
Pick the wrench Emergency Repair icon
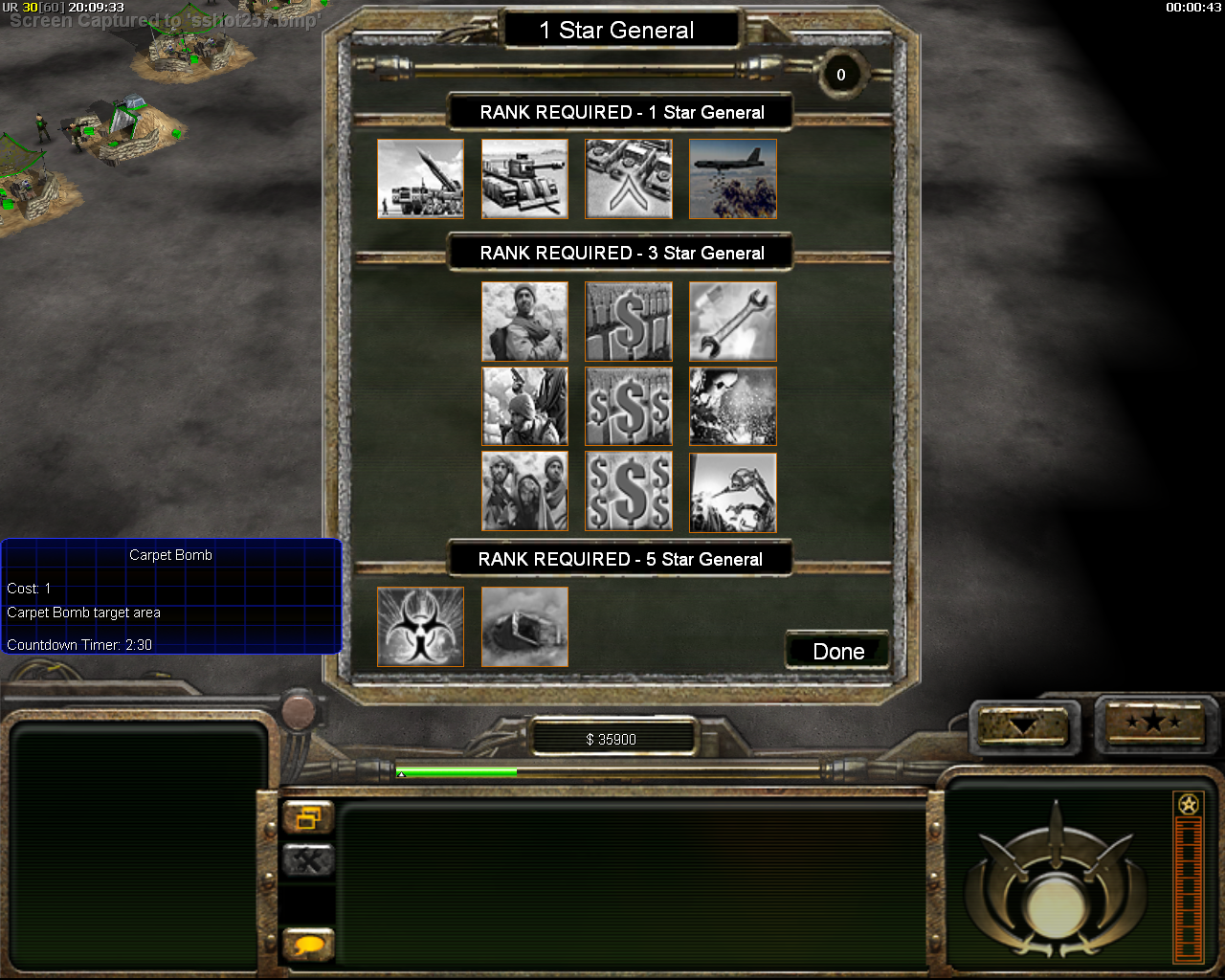point(732,322)
